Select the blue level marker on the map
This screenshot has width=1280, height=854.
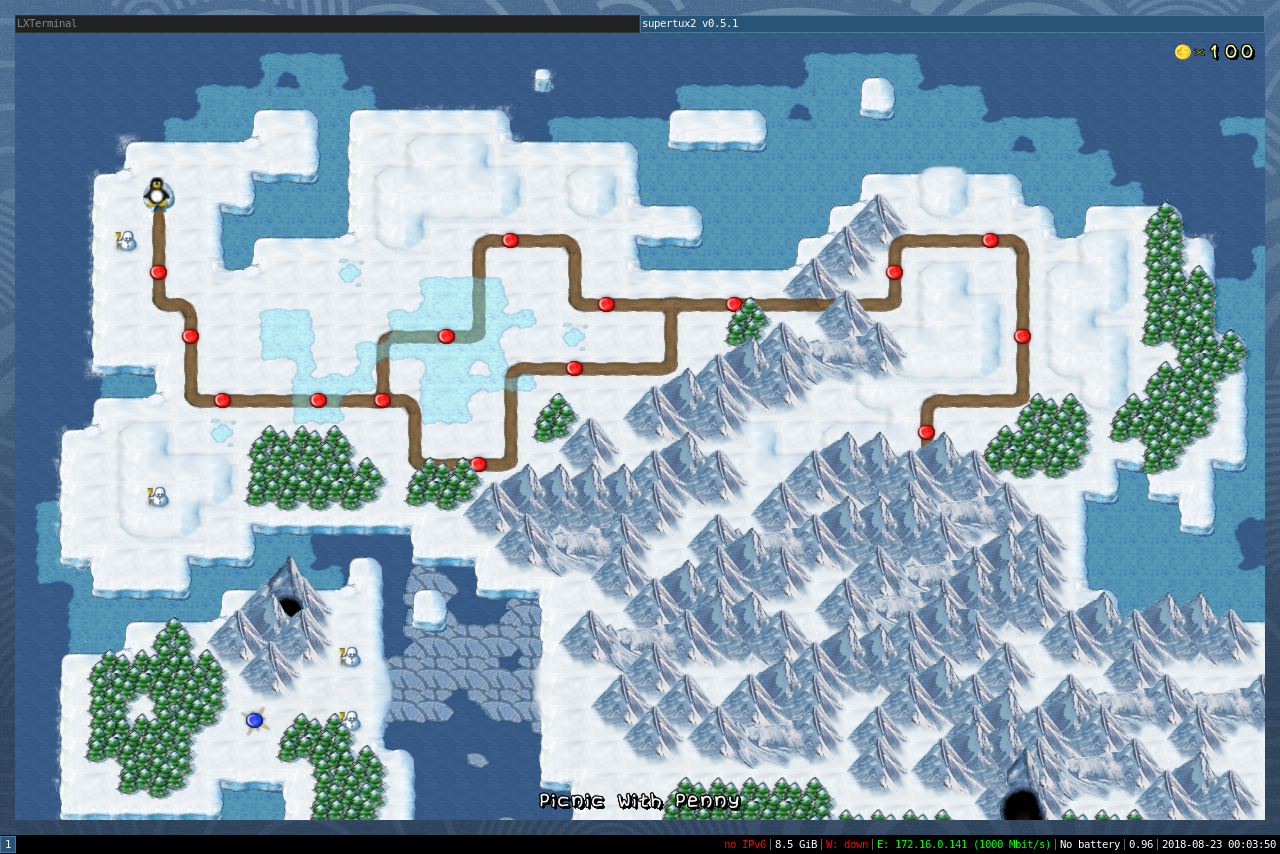(254, 720)
